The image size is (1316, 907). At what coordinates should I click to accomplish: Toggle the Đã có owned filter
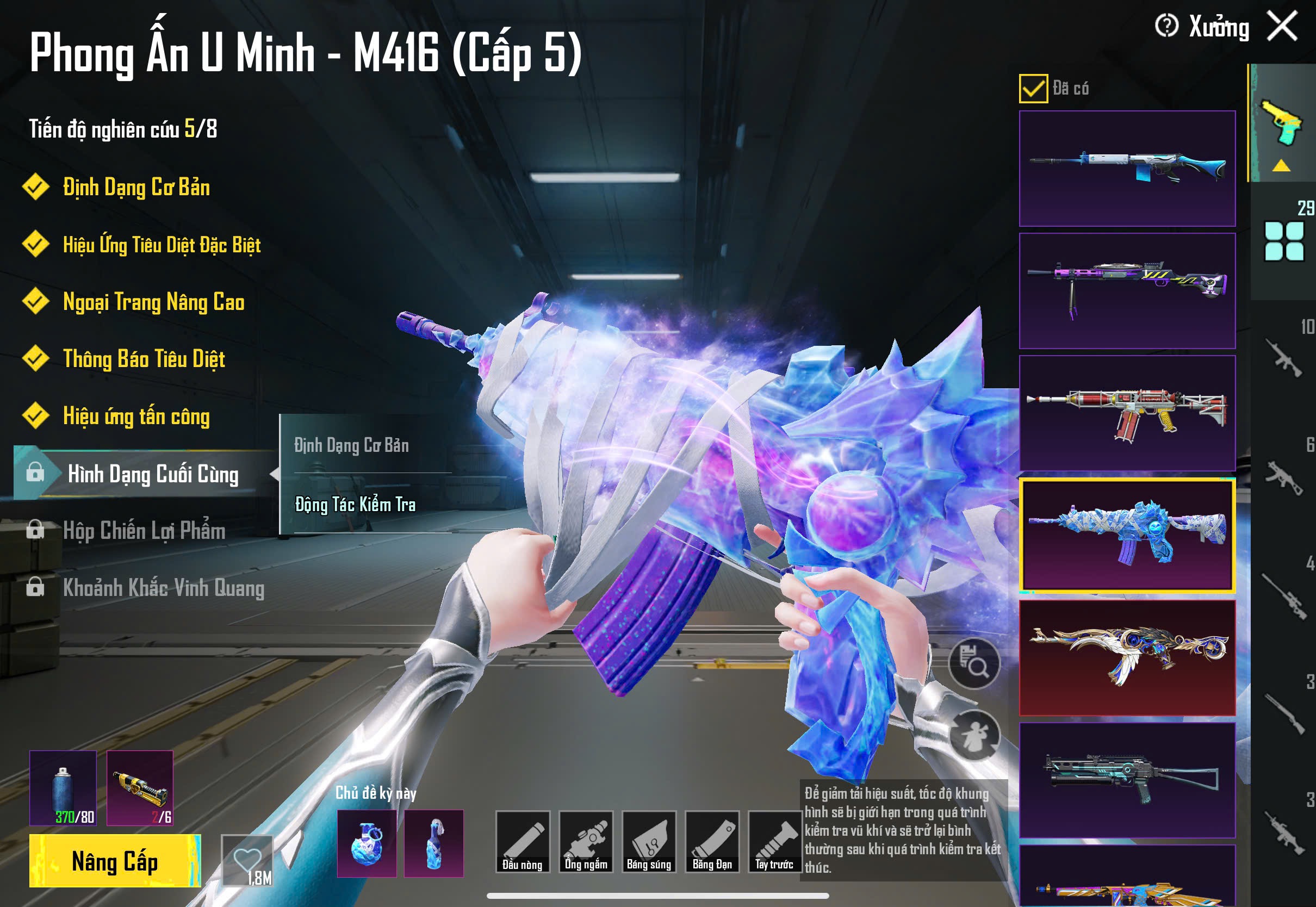1033,89
